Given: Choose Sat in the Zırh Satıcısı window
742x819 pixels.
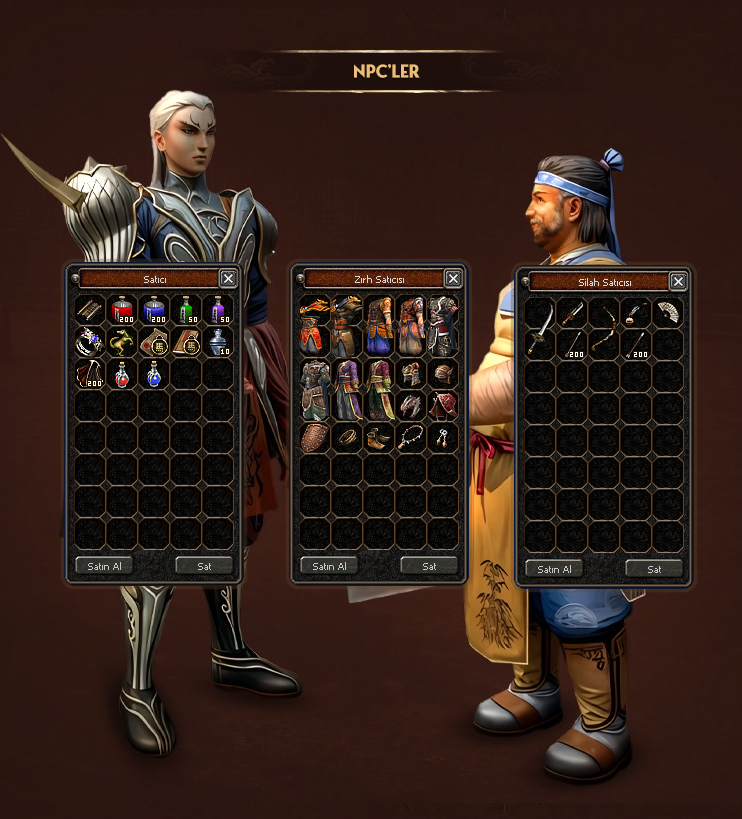Looking at the screenshot, I should point(429,566).
